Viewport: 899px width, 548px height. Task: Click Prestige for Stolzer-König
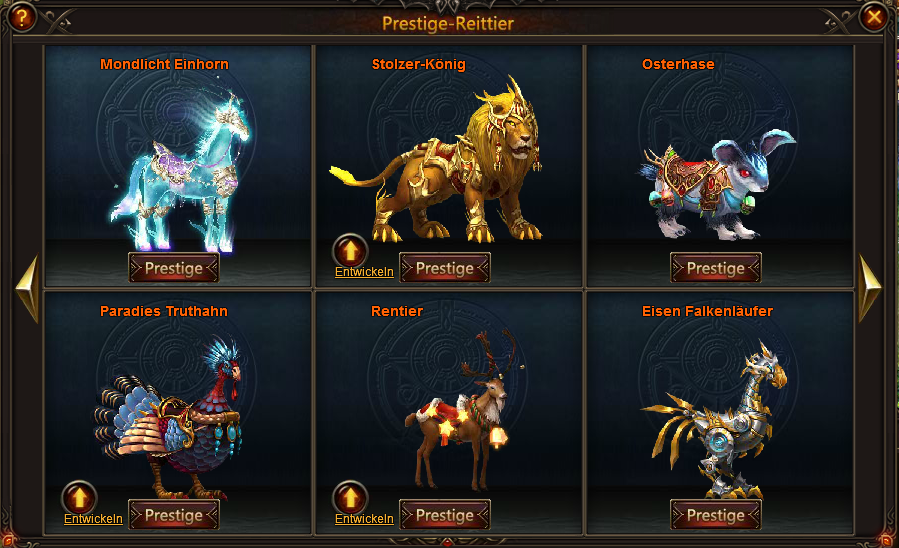[x=445, y=268]
